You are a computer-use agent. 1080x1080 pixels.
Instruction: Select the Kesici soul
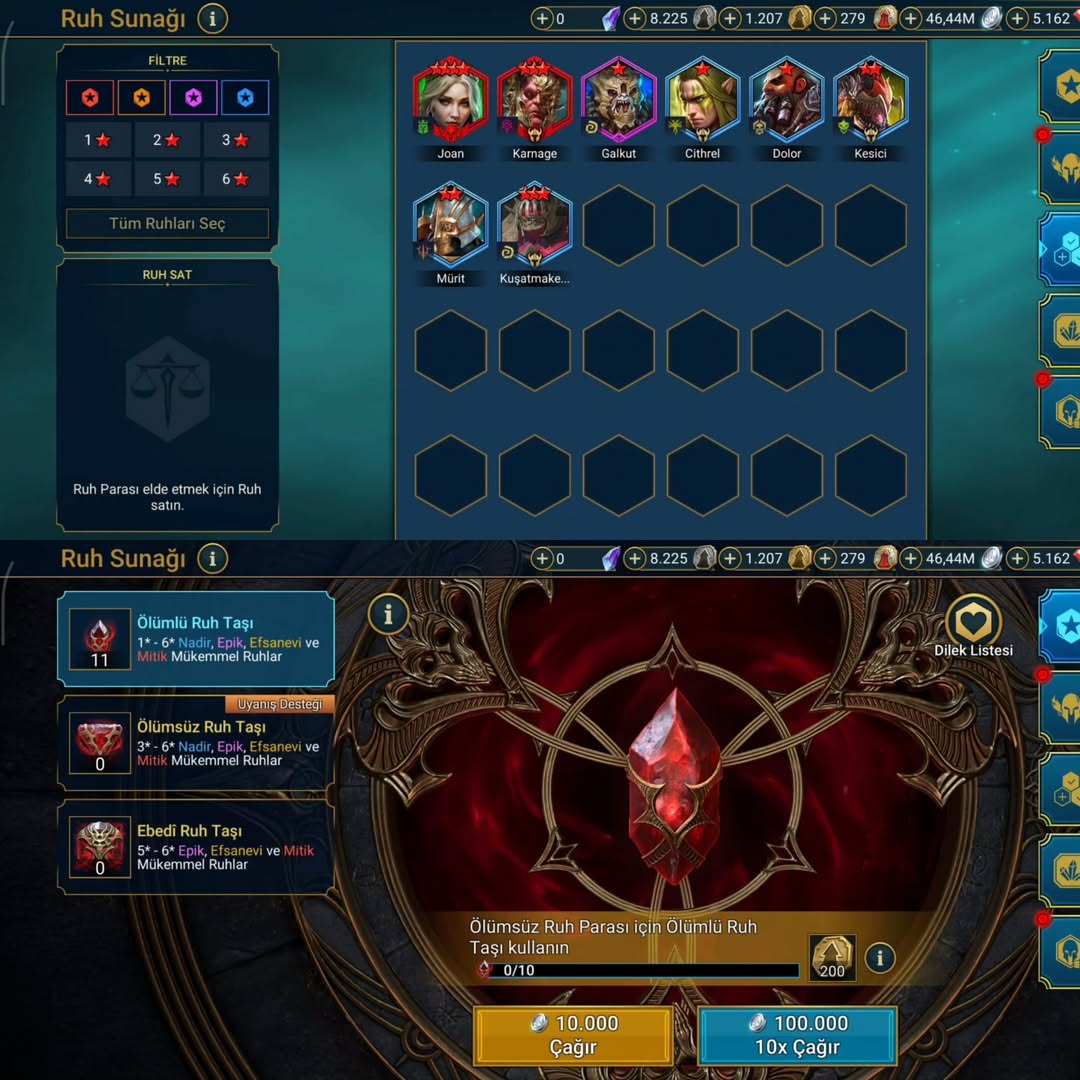pyautogui.click(x=871, y=101)
